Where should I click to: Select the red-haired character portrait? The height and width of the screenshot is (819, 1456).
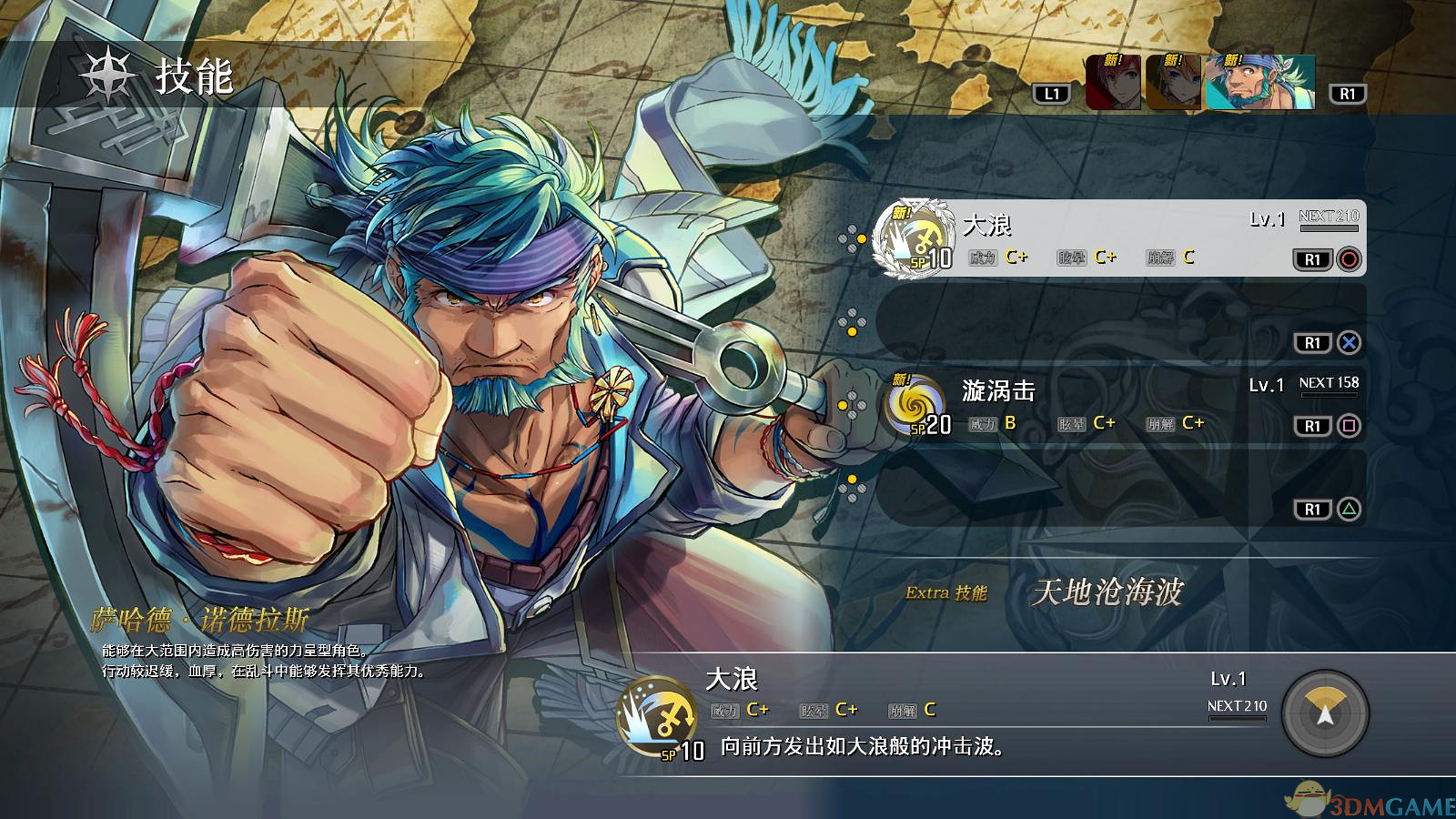point(1113,83)
